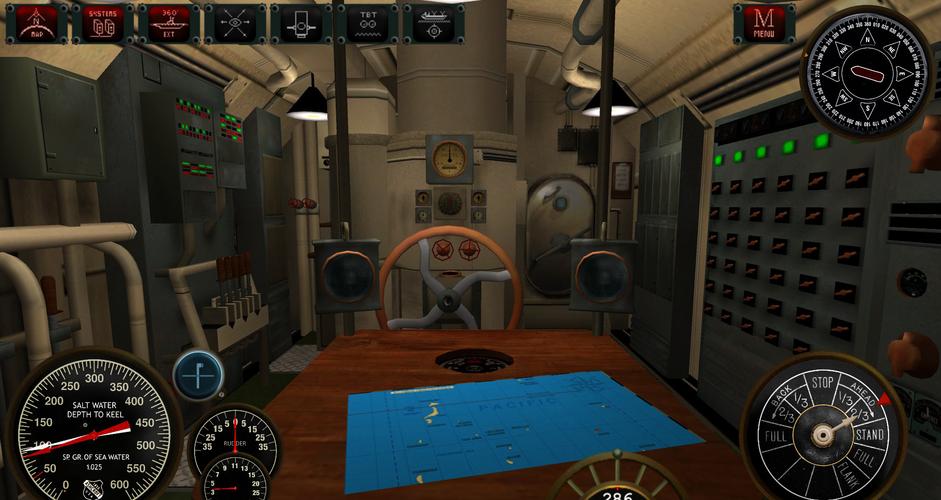Select the ship targeting button
941x500 pixels.
click(432, 22)
